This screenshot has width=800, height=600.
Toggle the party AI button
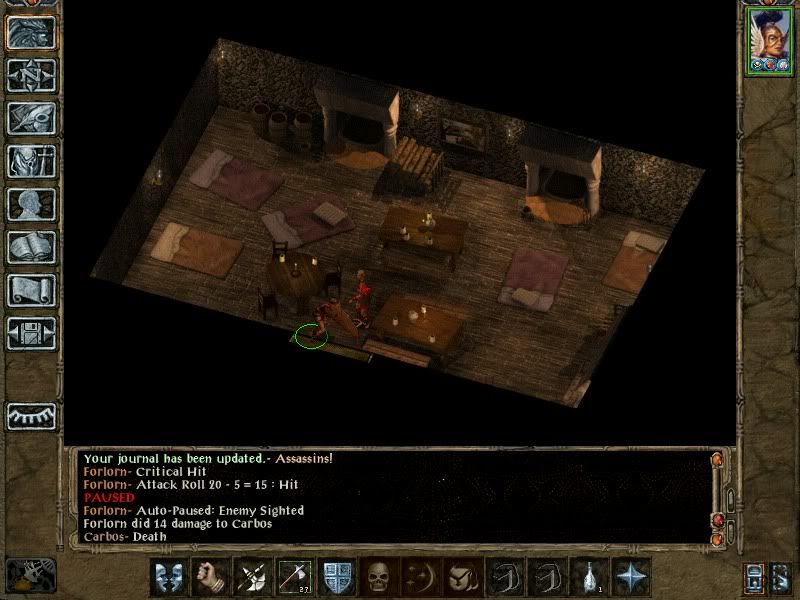pyautogui.click(x=782, y=578)
